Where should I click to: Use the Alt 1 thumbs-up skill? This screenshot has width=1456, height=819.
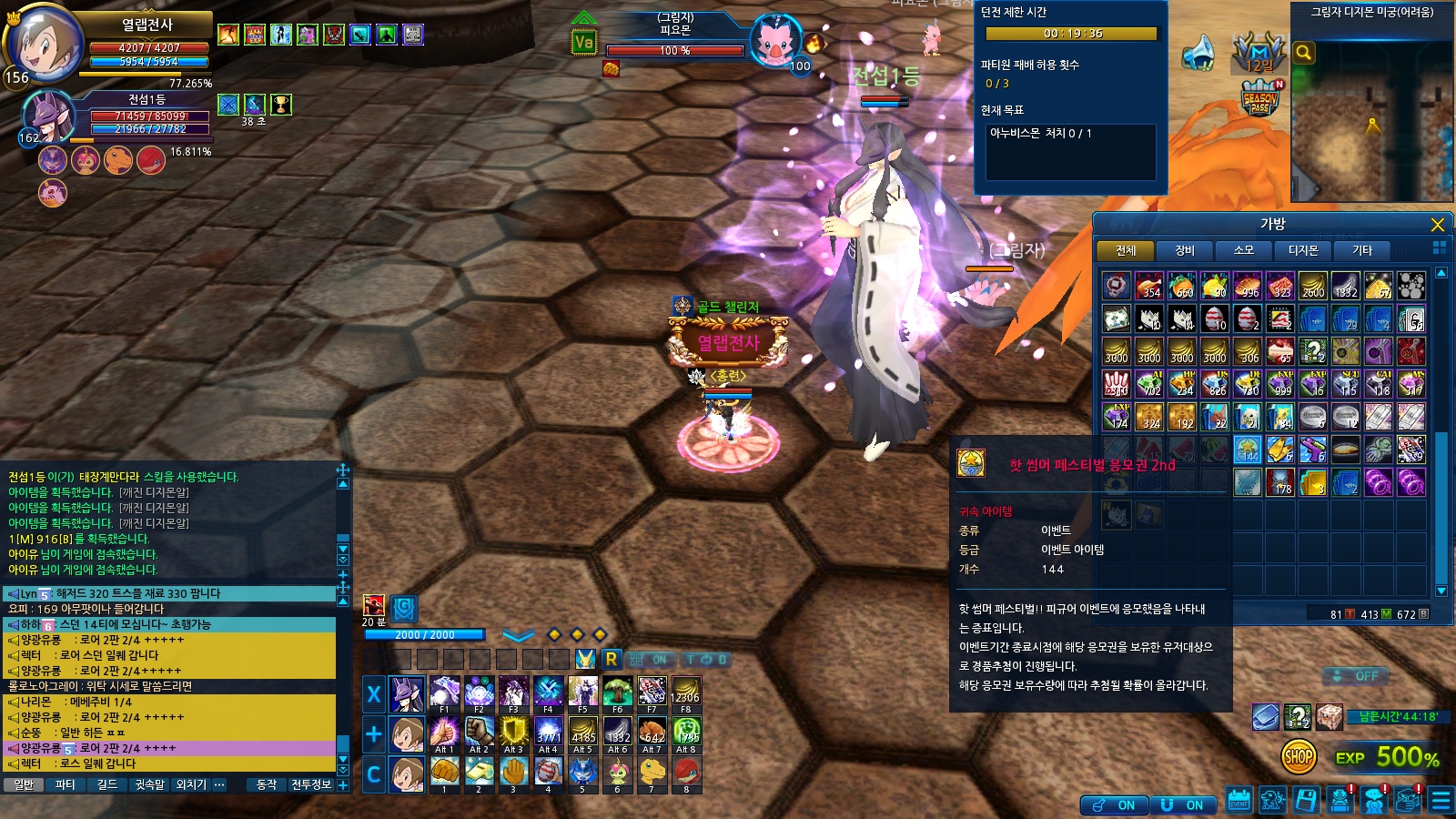444,733
